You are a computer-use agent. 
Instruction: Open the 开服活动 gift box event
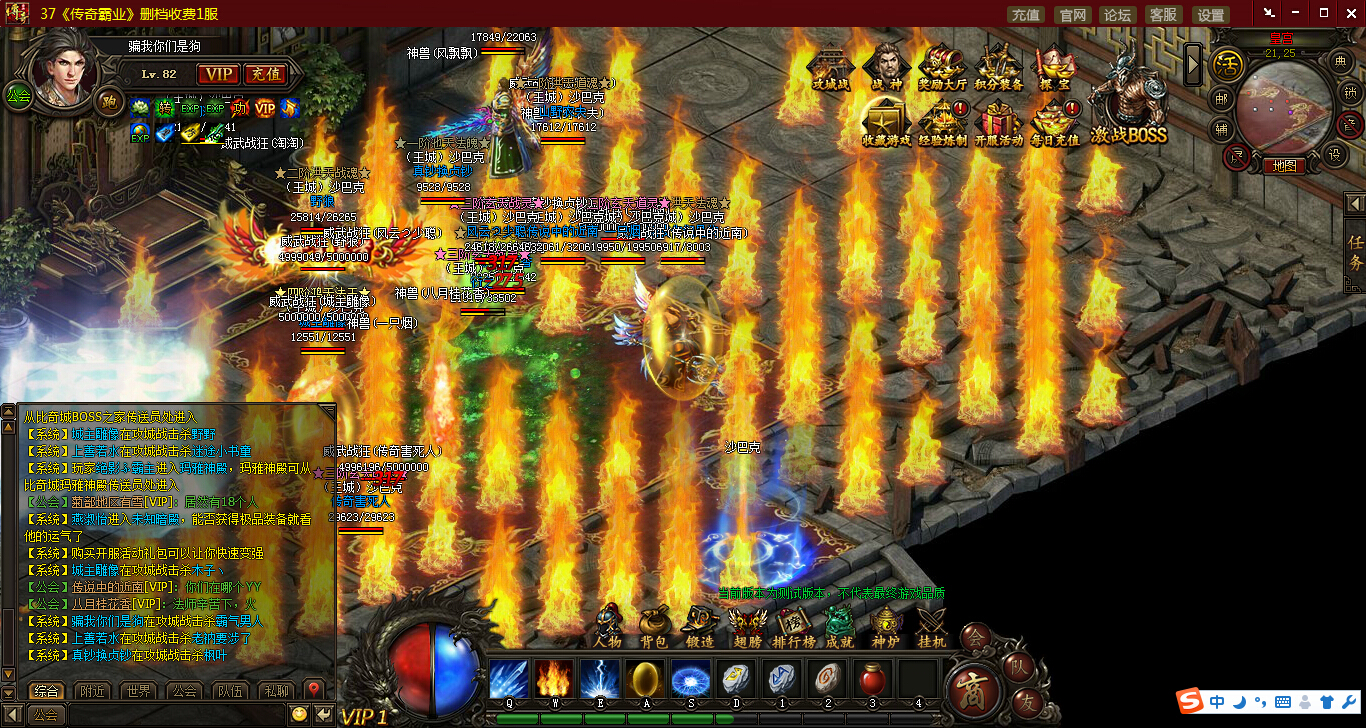(998, 122)
